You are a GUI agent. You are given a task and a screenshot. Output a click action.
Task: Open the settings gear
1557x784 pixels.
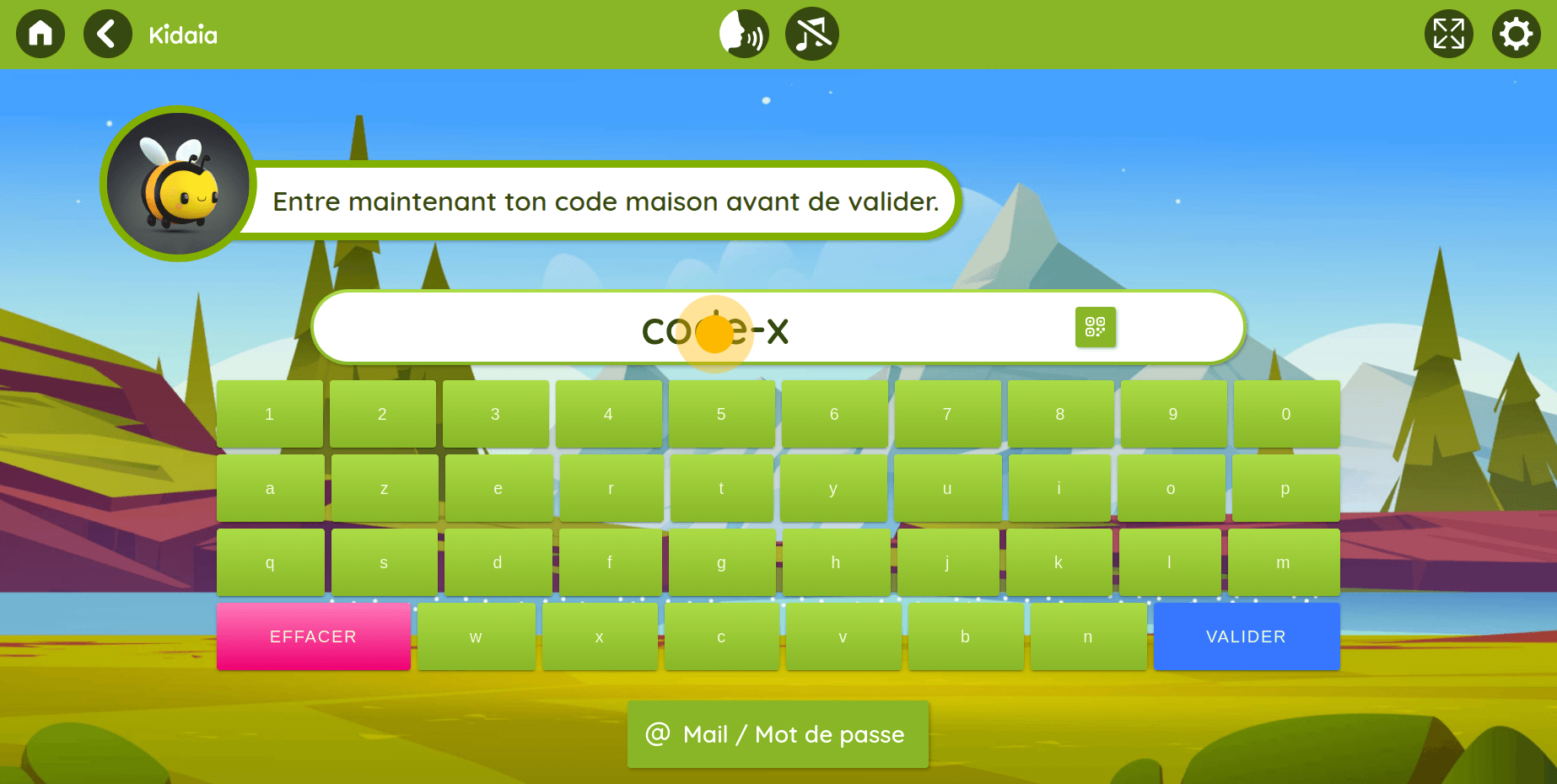click(1516, 34)
